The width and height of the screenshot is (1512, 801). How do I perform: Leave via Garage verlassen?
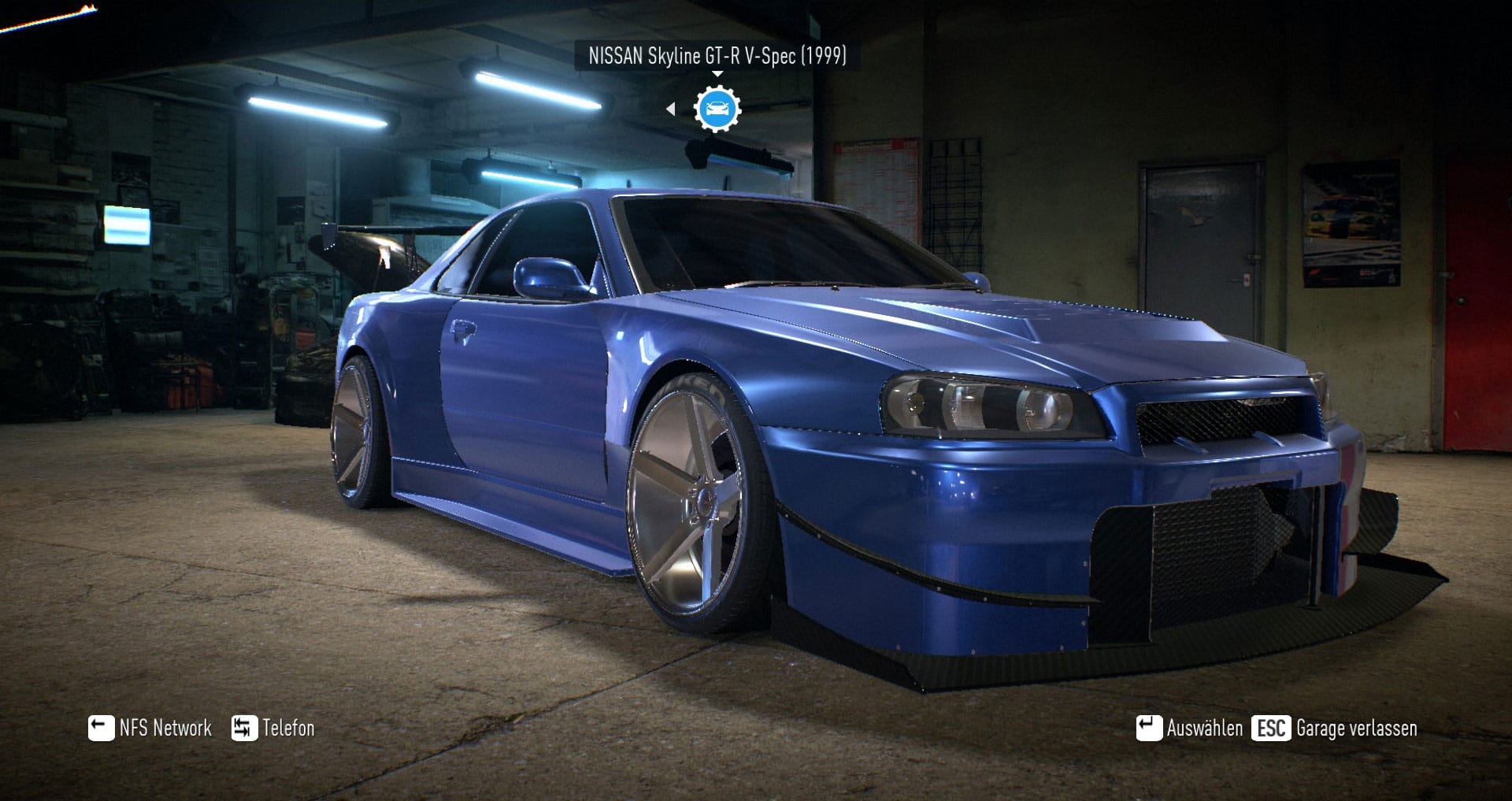[x=1336, y=728]
